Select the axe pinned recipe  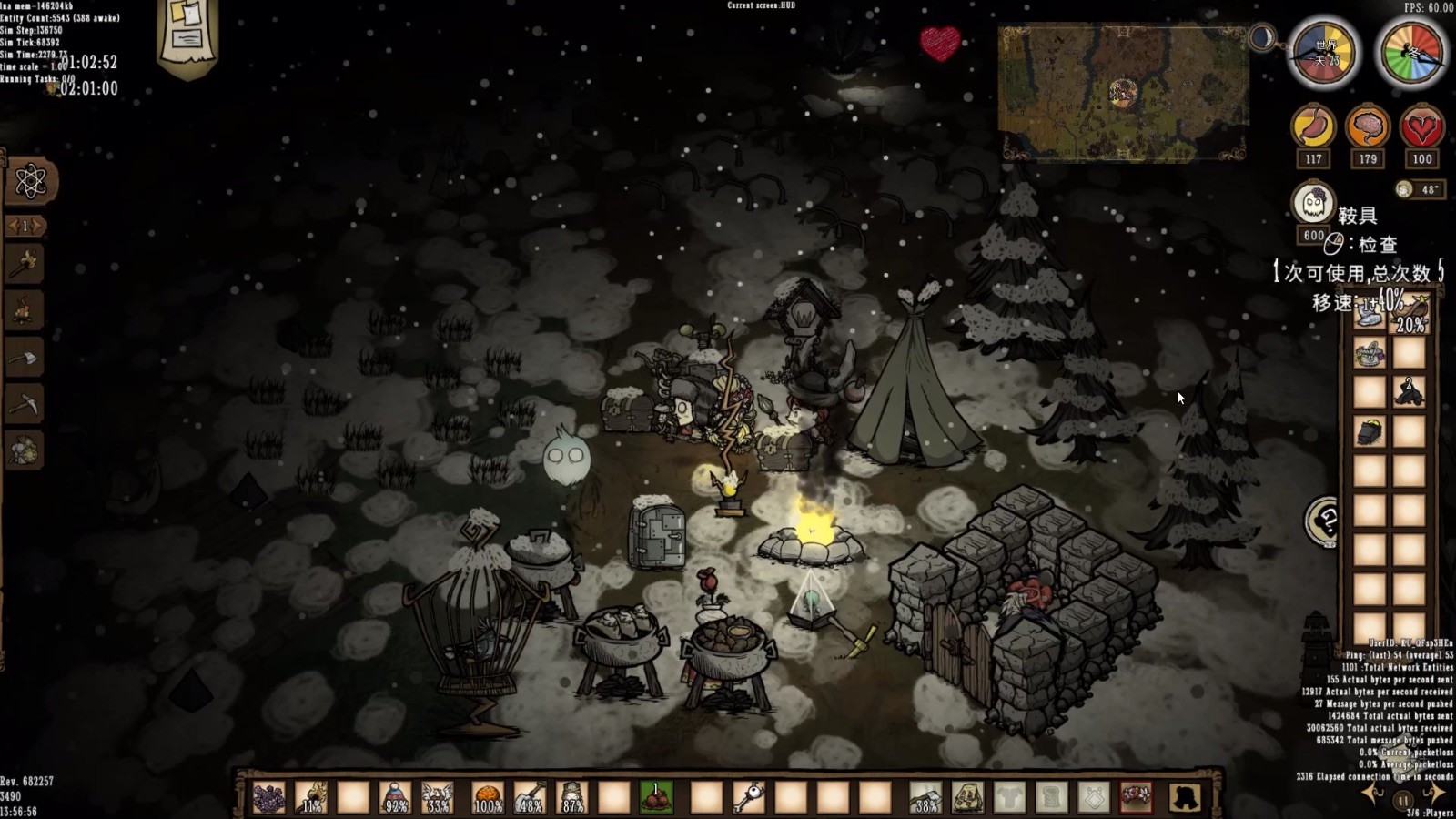coord(25,359)
